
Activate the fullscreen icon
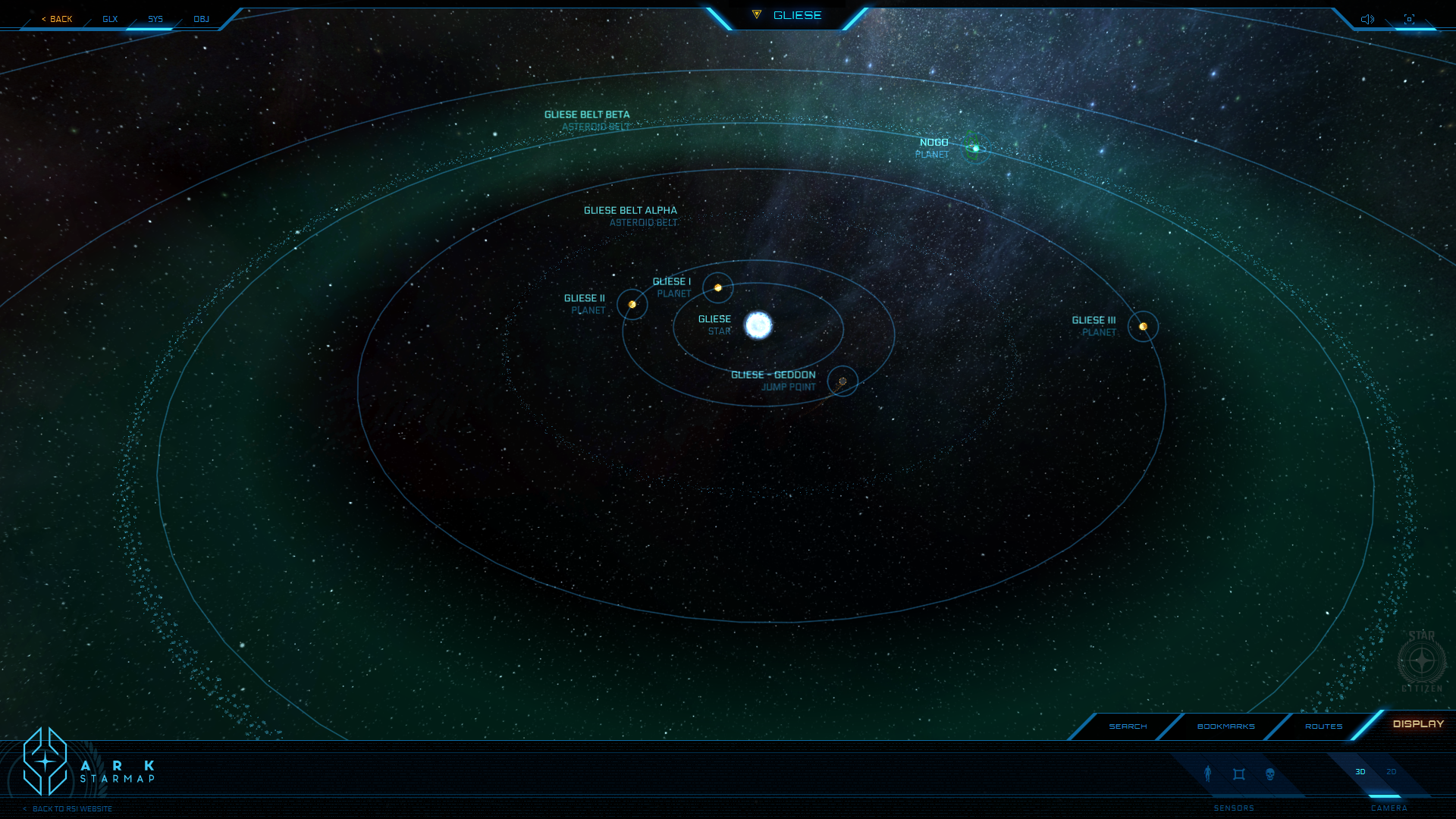pos(1409,19)
